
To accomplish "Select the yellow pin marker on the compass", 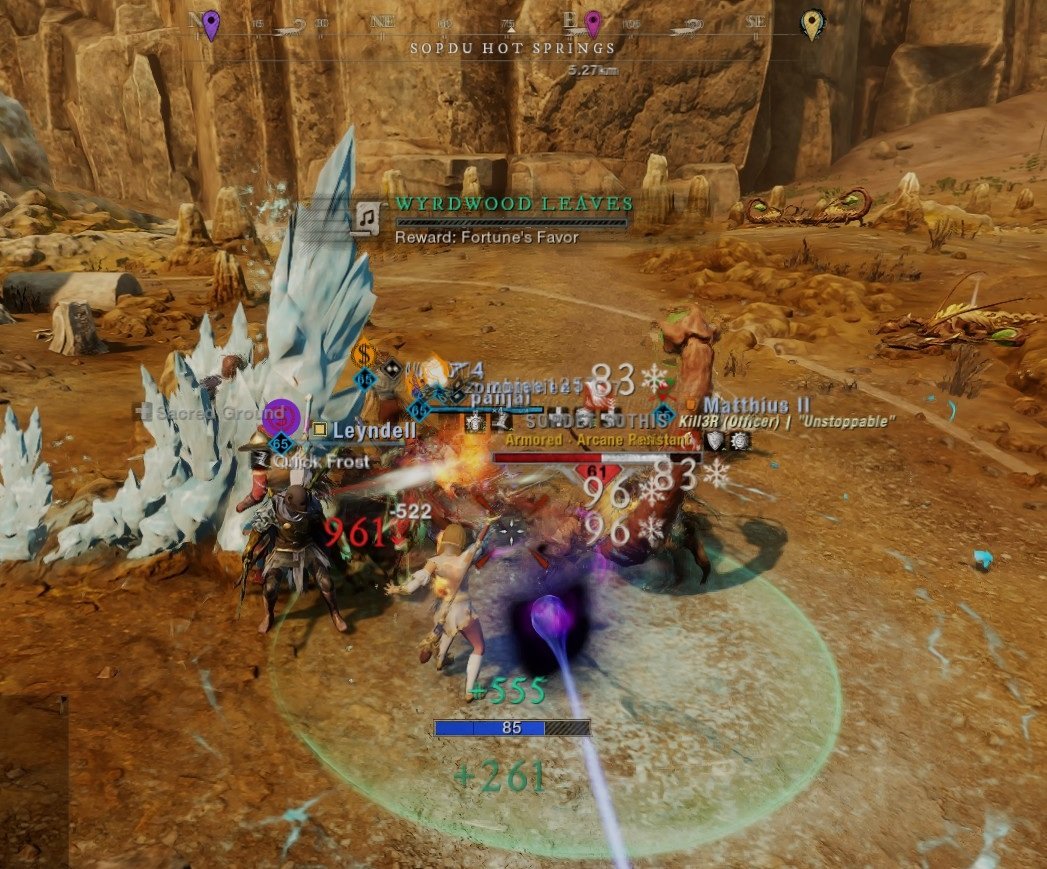I will 813,24.
